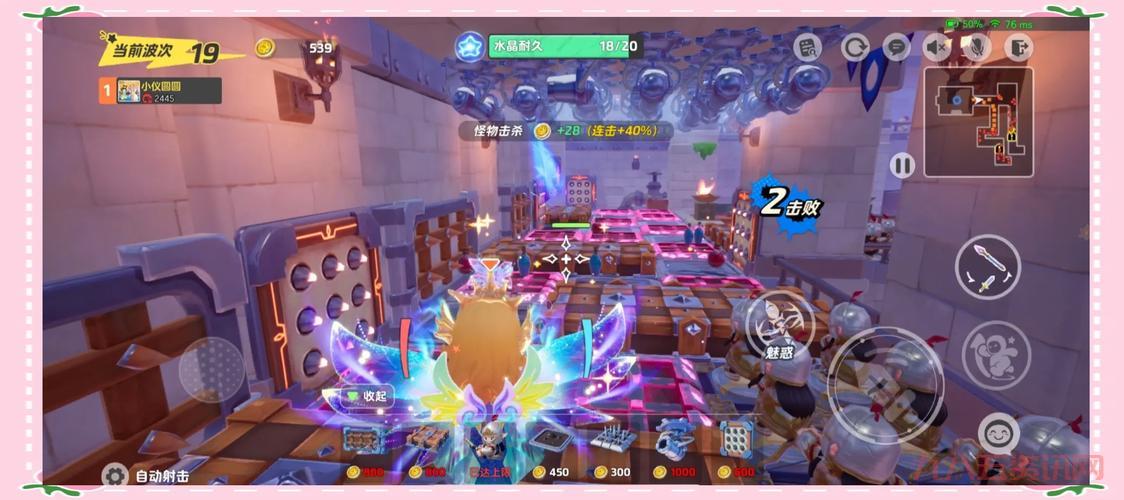Pause the game
Screen dimensions: 1124x500
pyautogui.click(x=903, y=165)
